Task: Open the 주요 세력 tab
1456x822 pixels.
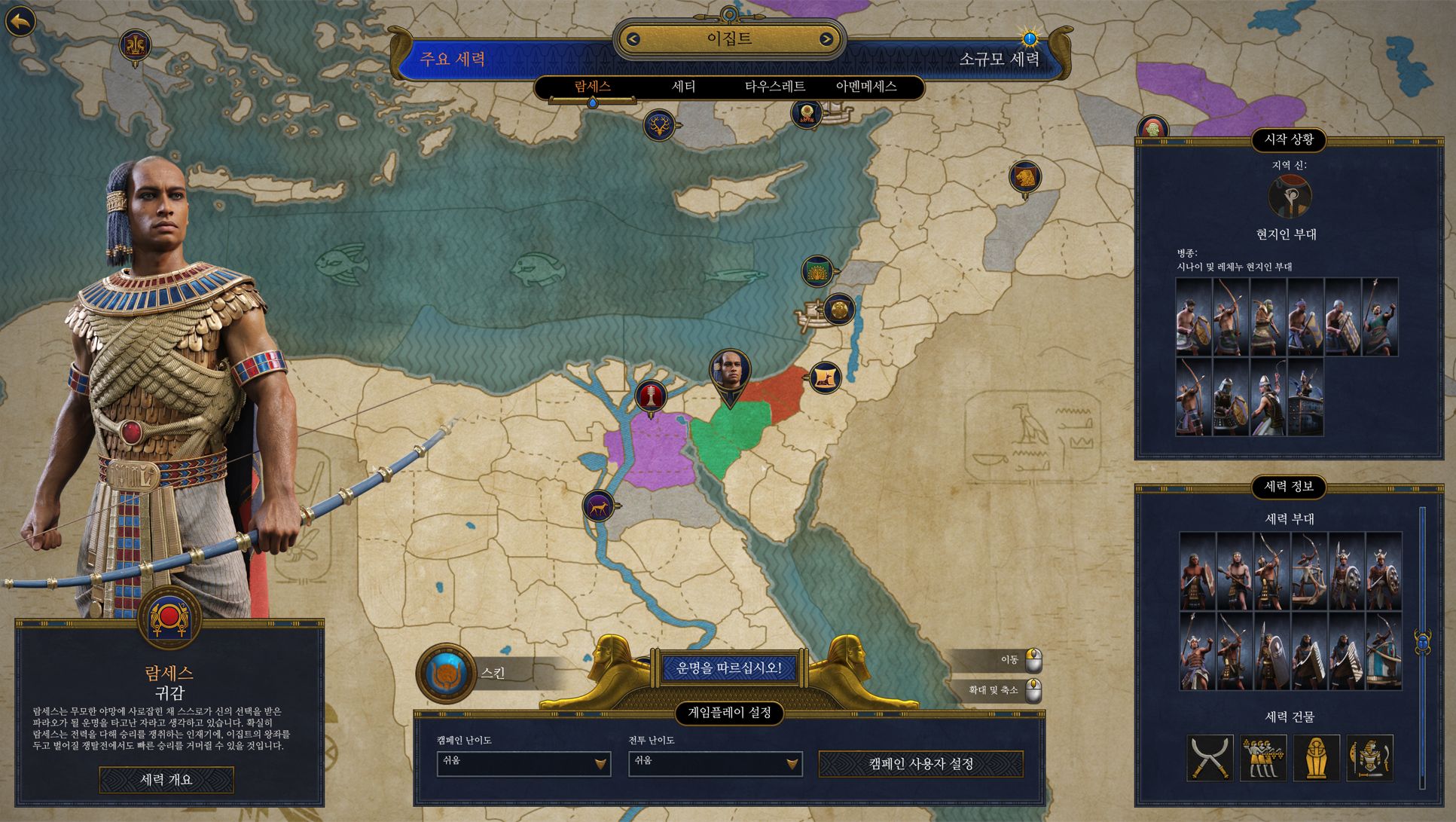Action: pyautogui.click(x=452, y=60)
